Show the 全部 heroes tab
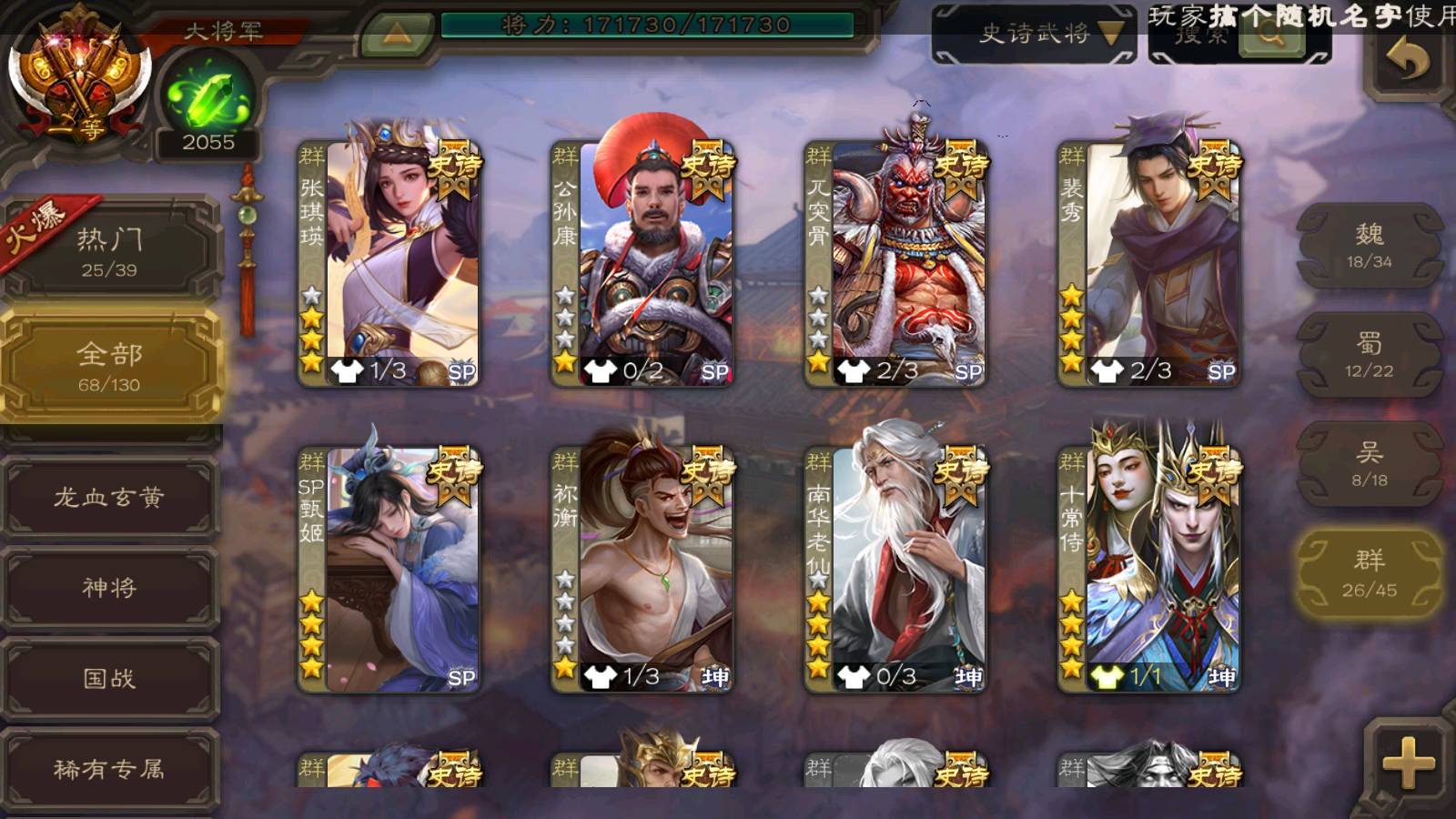This screenshot has width=1456, height=819. coord(109,366)
